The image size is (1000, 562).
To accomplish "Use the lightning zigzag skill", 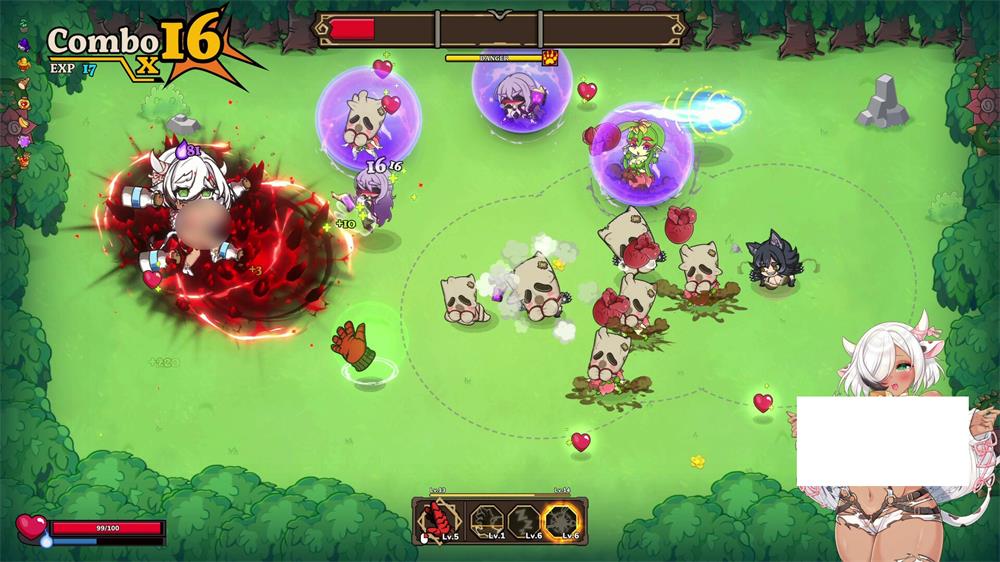I will (x=524, y=520).
